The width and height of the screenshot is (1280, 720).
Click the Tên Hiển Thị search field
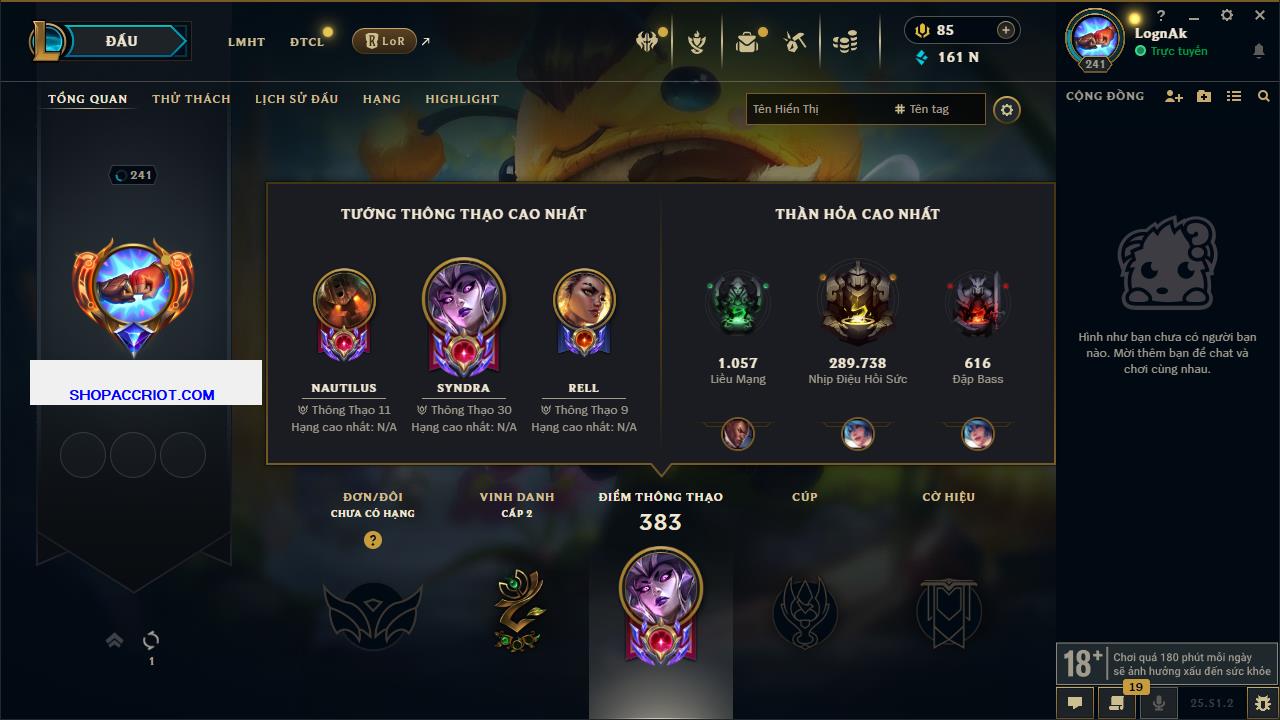tap(815, 109)
